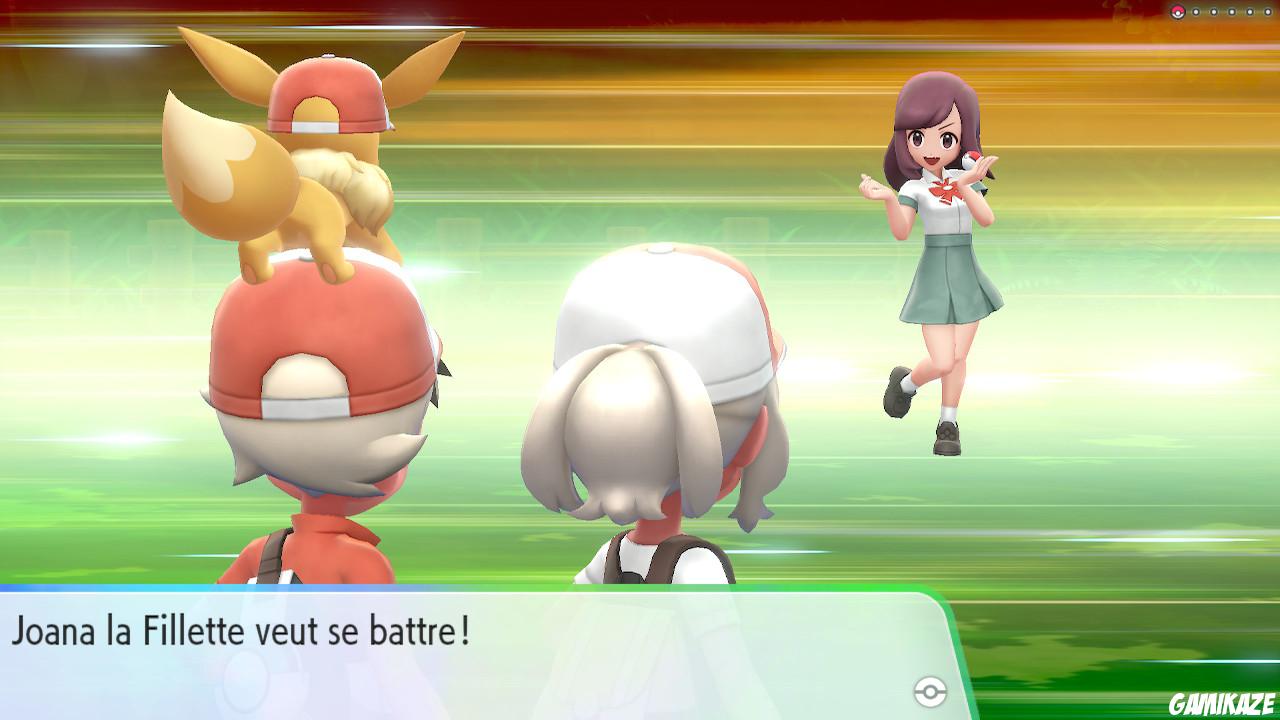Select the filled Poké Ball party icon

point(1178,11)
